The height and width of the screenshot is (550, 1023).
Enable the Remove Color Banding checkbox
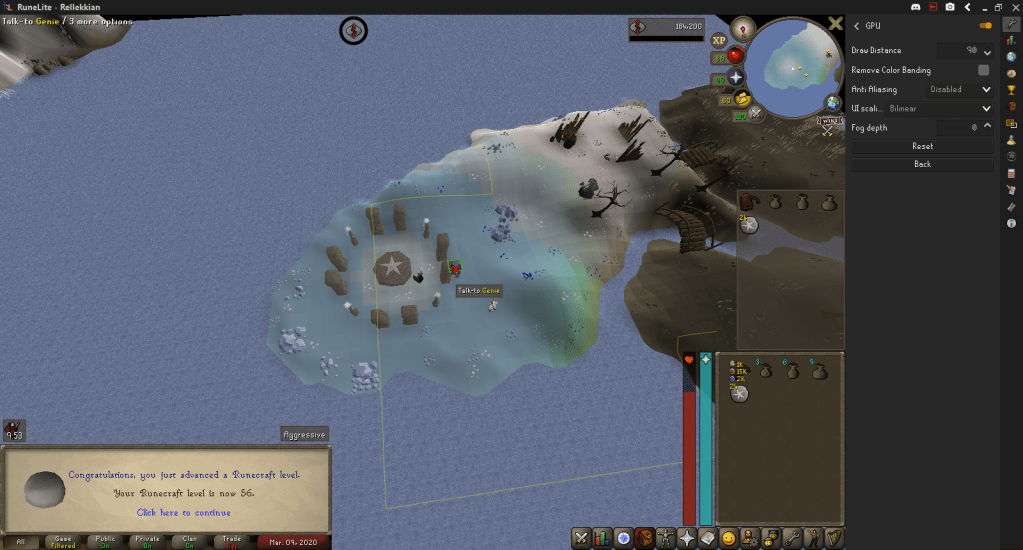point(984,70)
